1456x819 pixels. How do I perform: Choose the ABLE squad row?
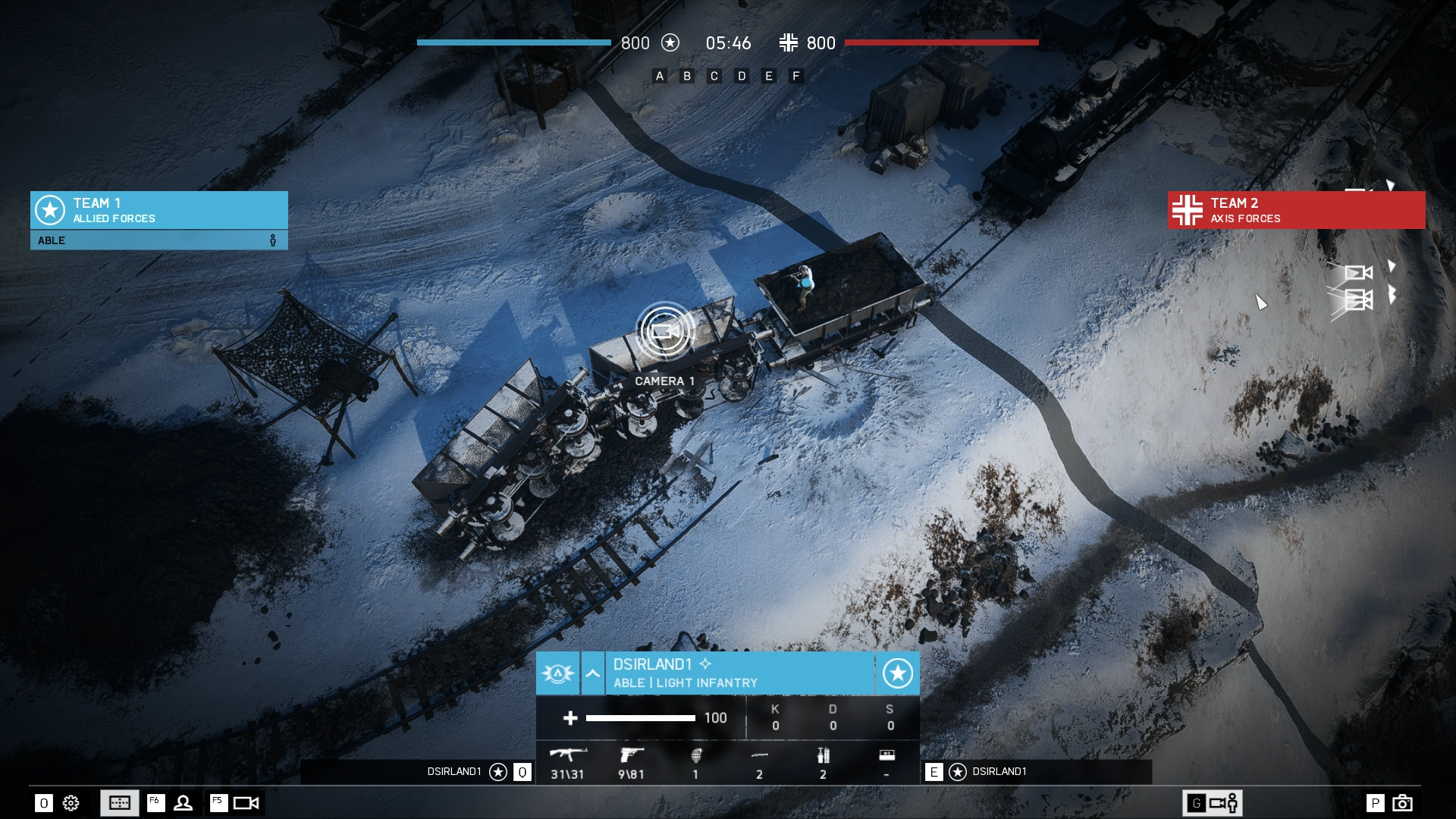click(158, 240)
